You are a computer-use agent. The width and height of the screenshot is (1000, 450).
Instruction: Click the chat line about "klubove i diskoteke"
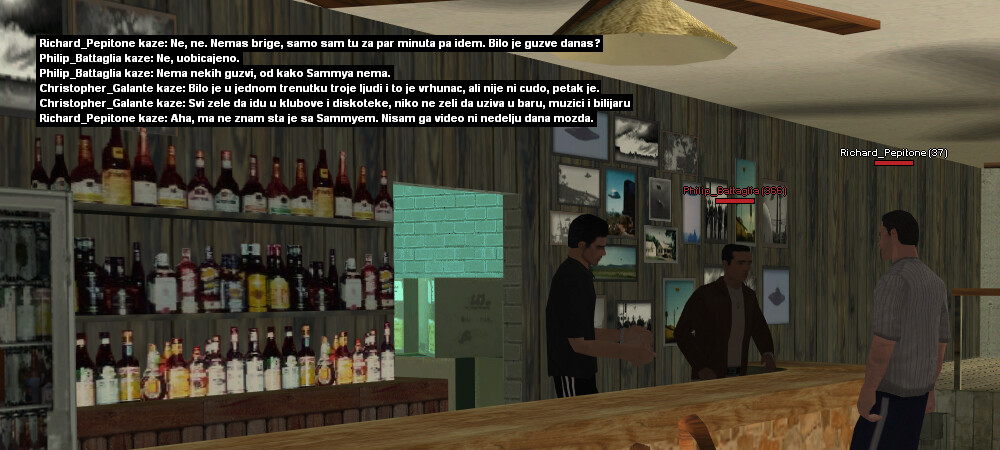point(335,104)
